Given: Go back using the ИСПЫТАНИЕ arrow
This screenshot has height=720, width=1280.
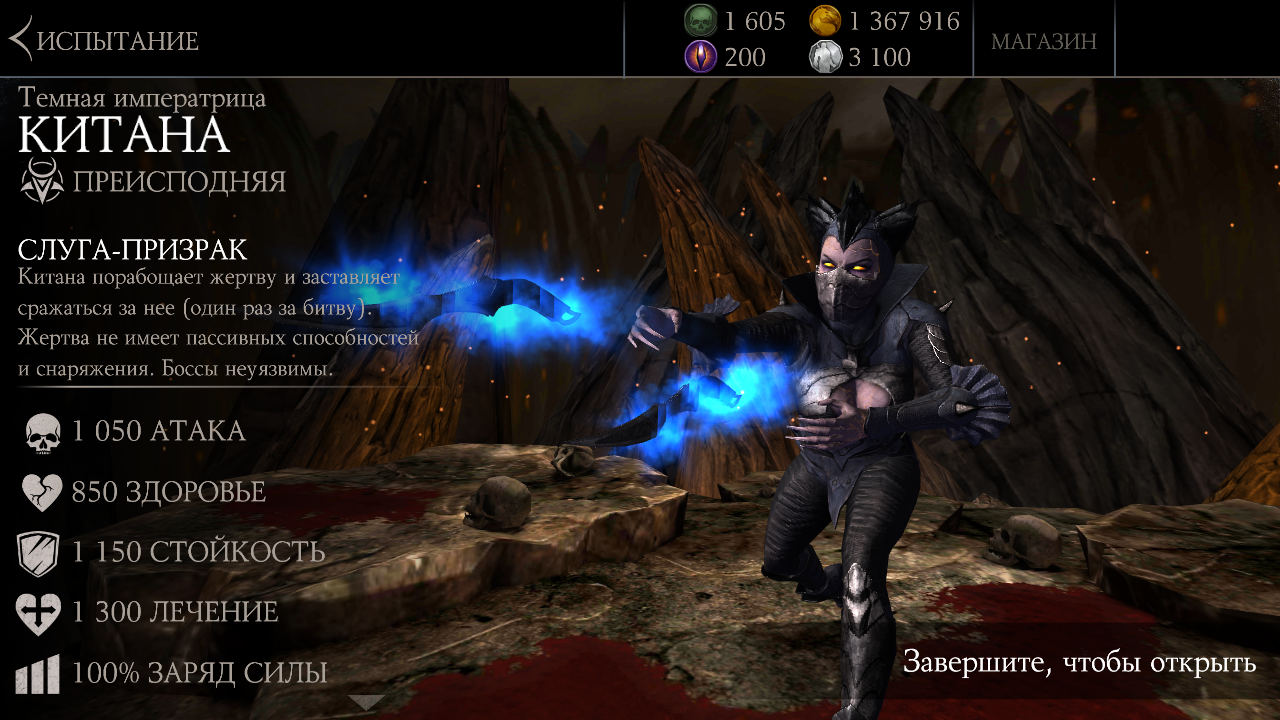Looking at the screenshot, I should [22, 40].
